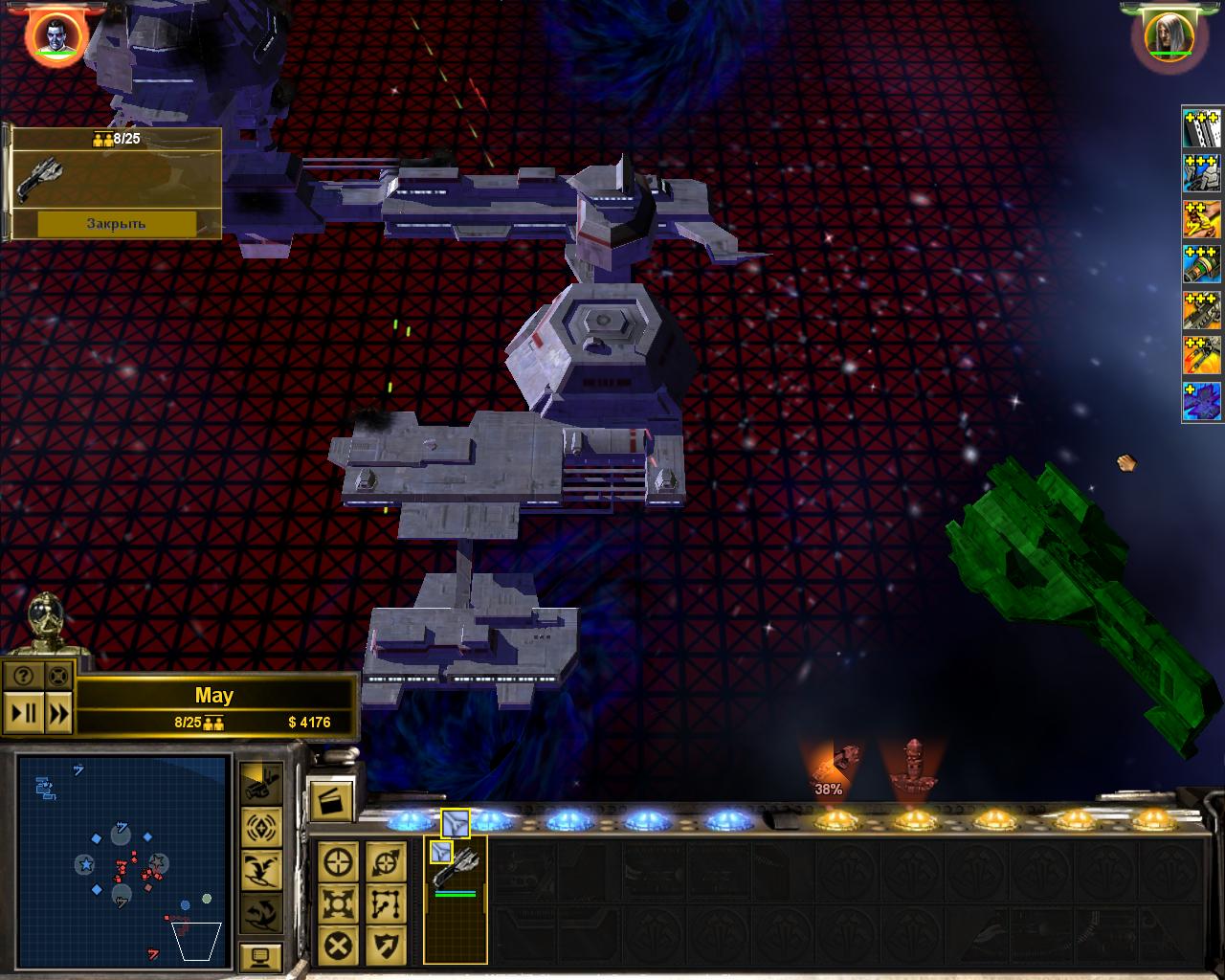Image resolution: width=1225 pixels, height=980 pixels.
Task: Select the ship unit card in selection panel
Action: tap(456, 868)
